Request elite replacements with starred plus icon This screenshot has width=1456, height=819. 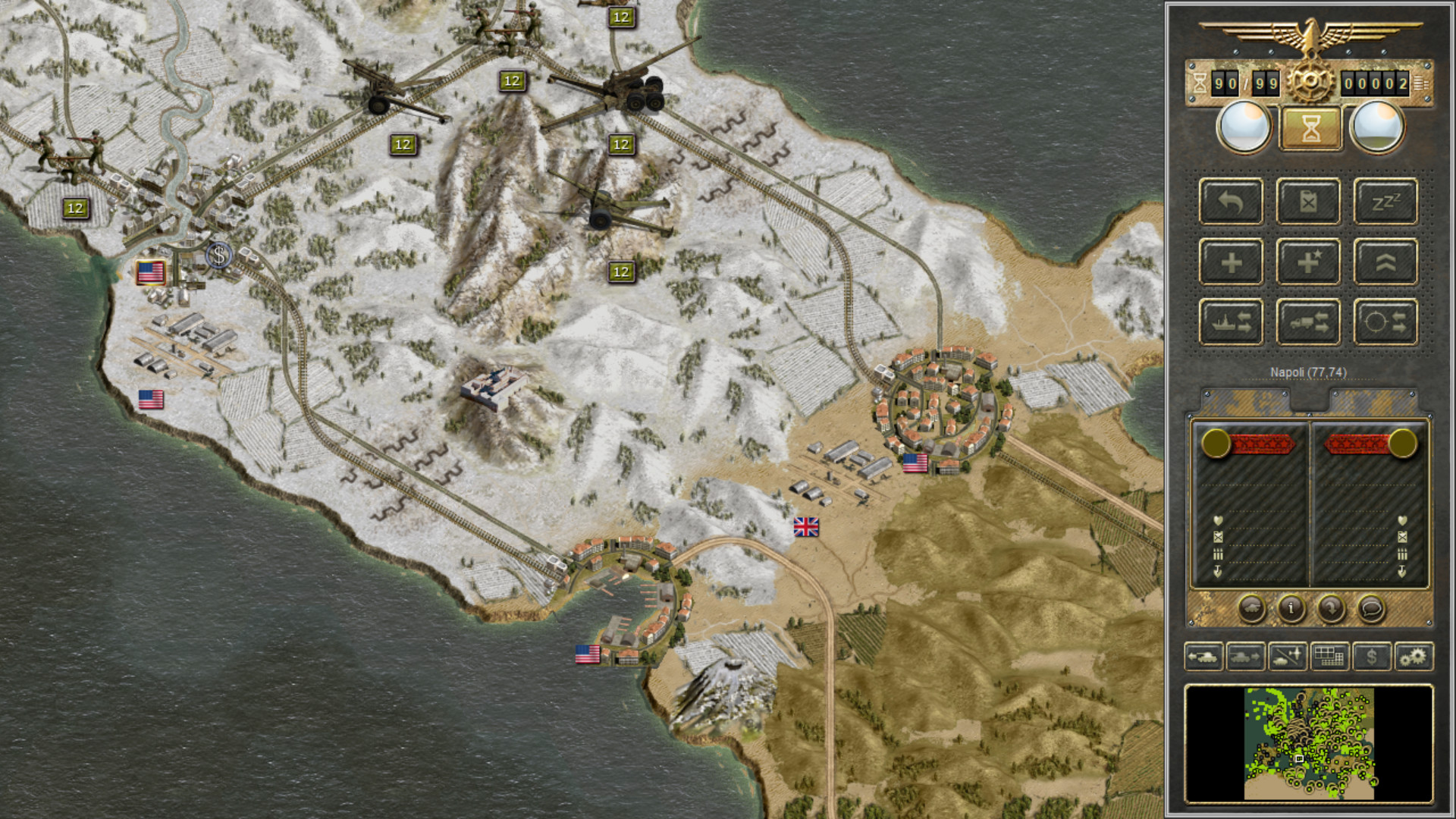point(1307,261)
